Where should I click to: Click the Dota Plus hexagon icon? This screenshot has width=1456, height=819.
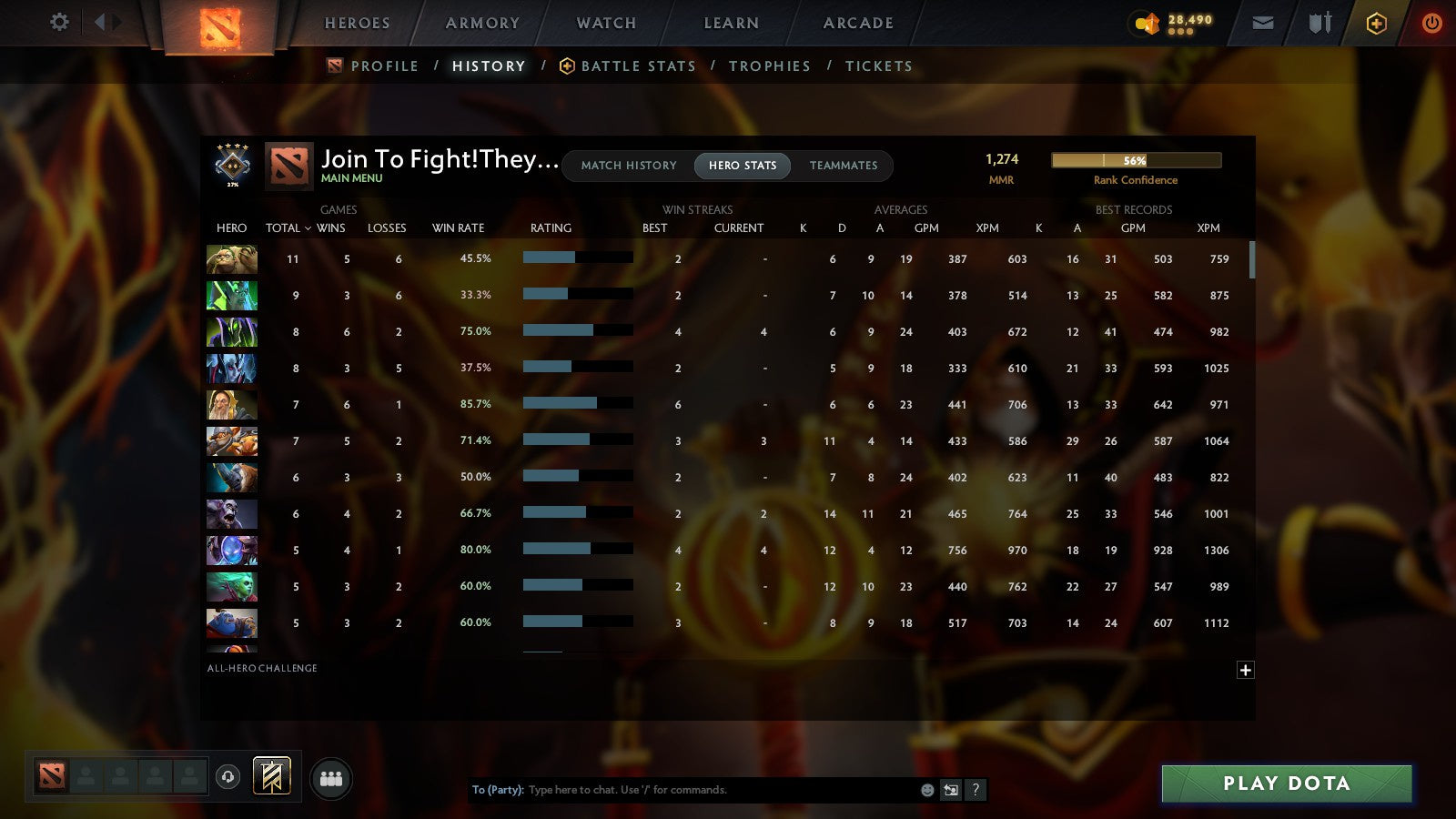coord(1376,23)
